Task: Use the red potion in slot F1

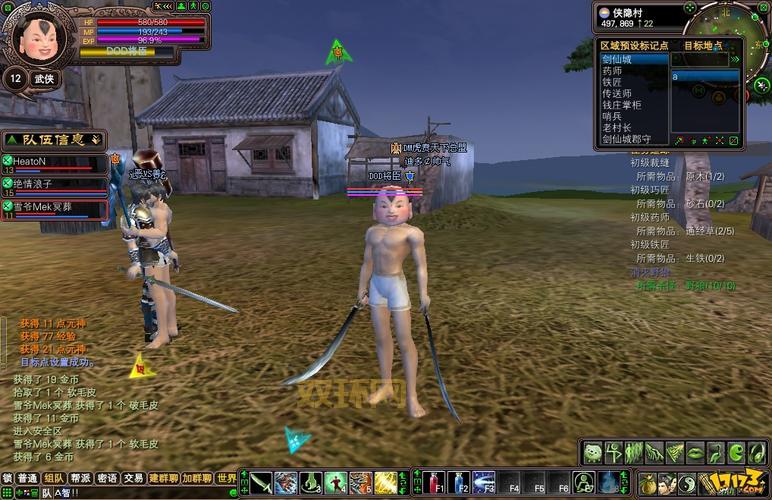Action: (433, 482)
